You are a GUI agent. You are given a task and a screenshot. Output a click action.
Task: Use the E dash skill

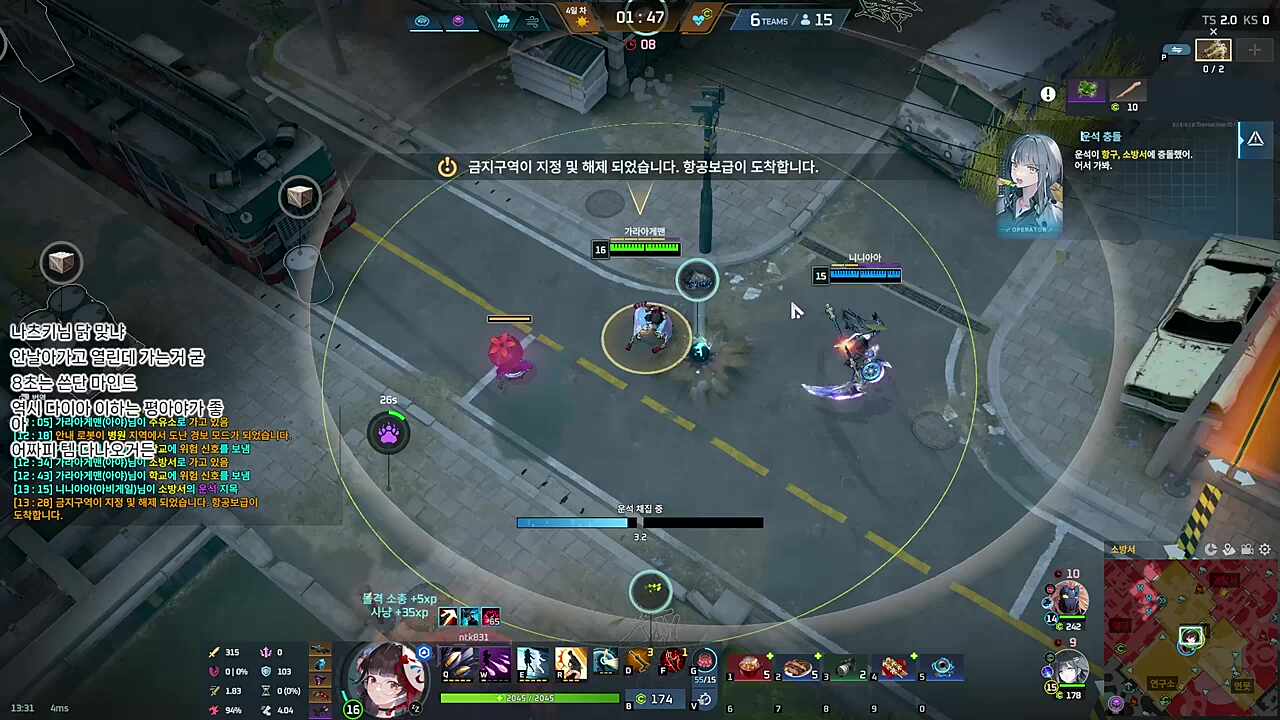coord(533,661)
